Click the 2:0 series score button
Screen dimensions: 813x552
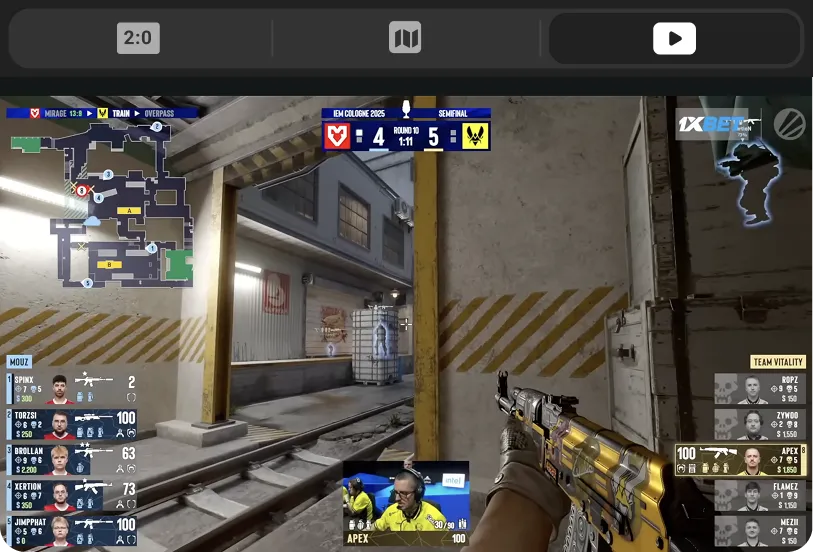(x=138, y=39)
